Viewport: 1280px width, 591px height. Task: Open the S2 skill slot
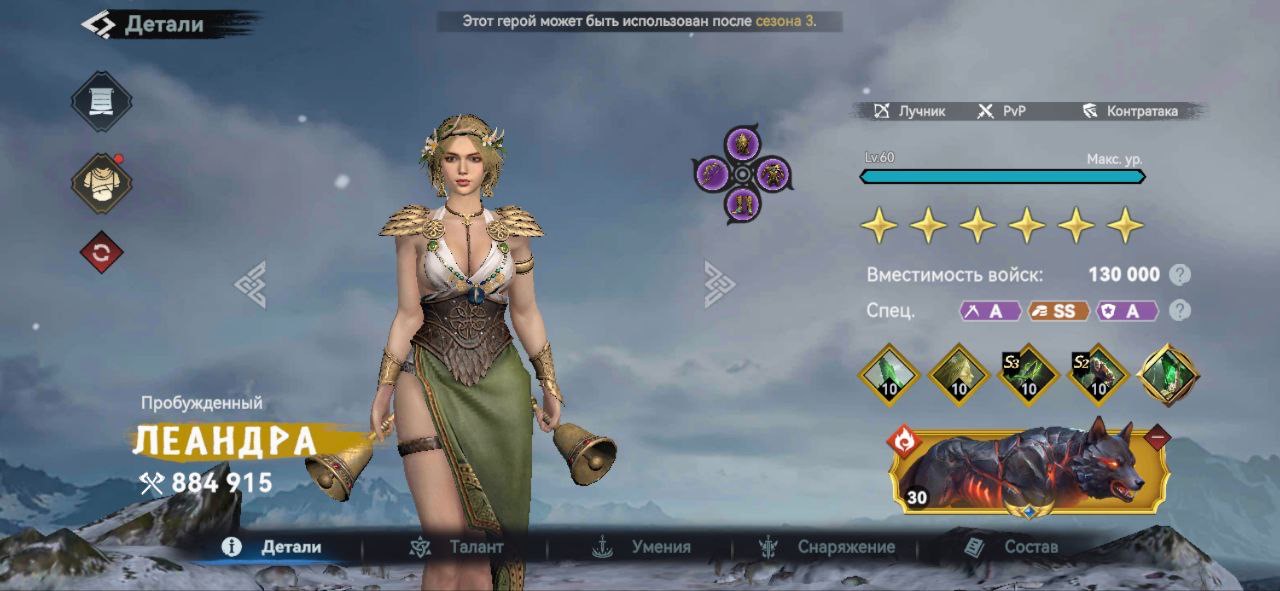pos(1099,375)
